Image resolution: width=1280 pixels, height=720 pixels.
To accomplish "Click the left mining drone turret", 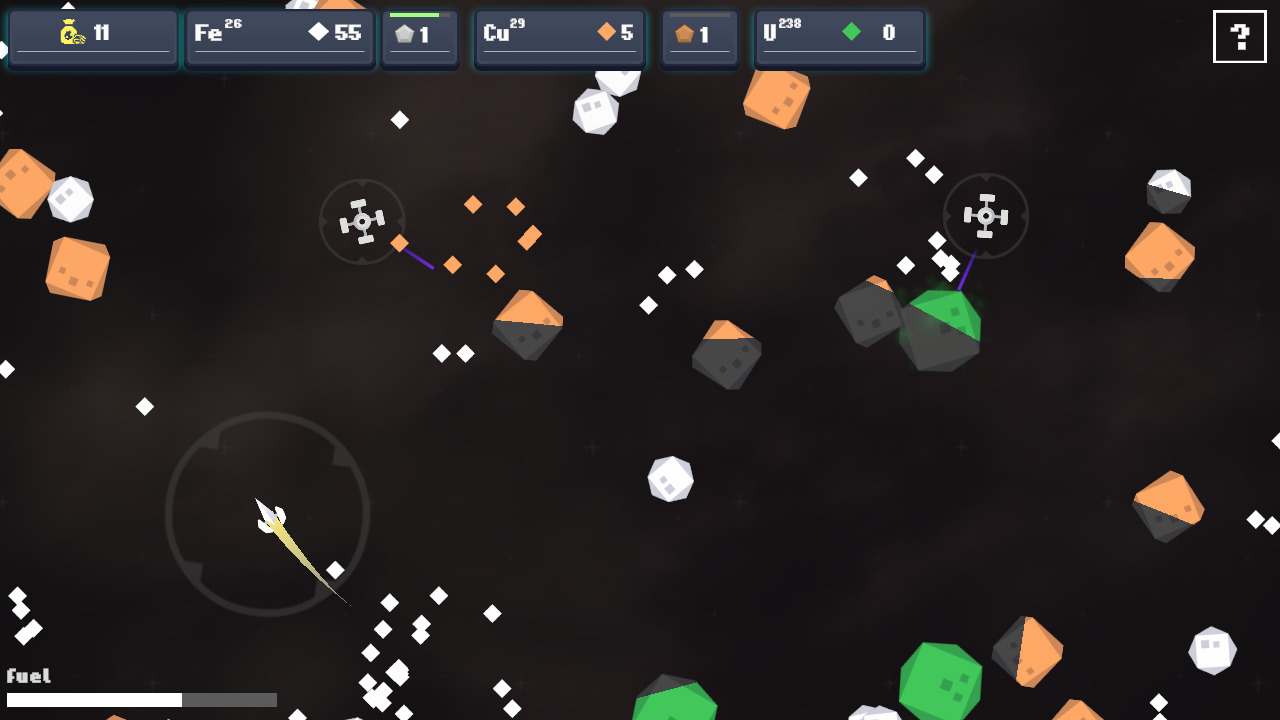I will point(362,220).
